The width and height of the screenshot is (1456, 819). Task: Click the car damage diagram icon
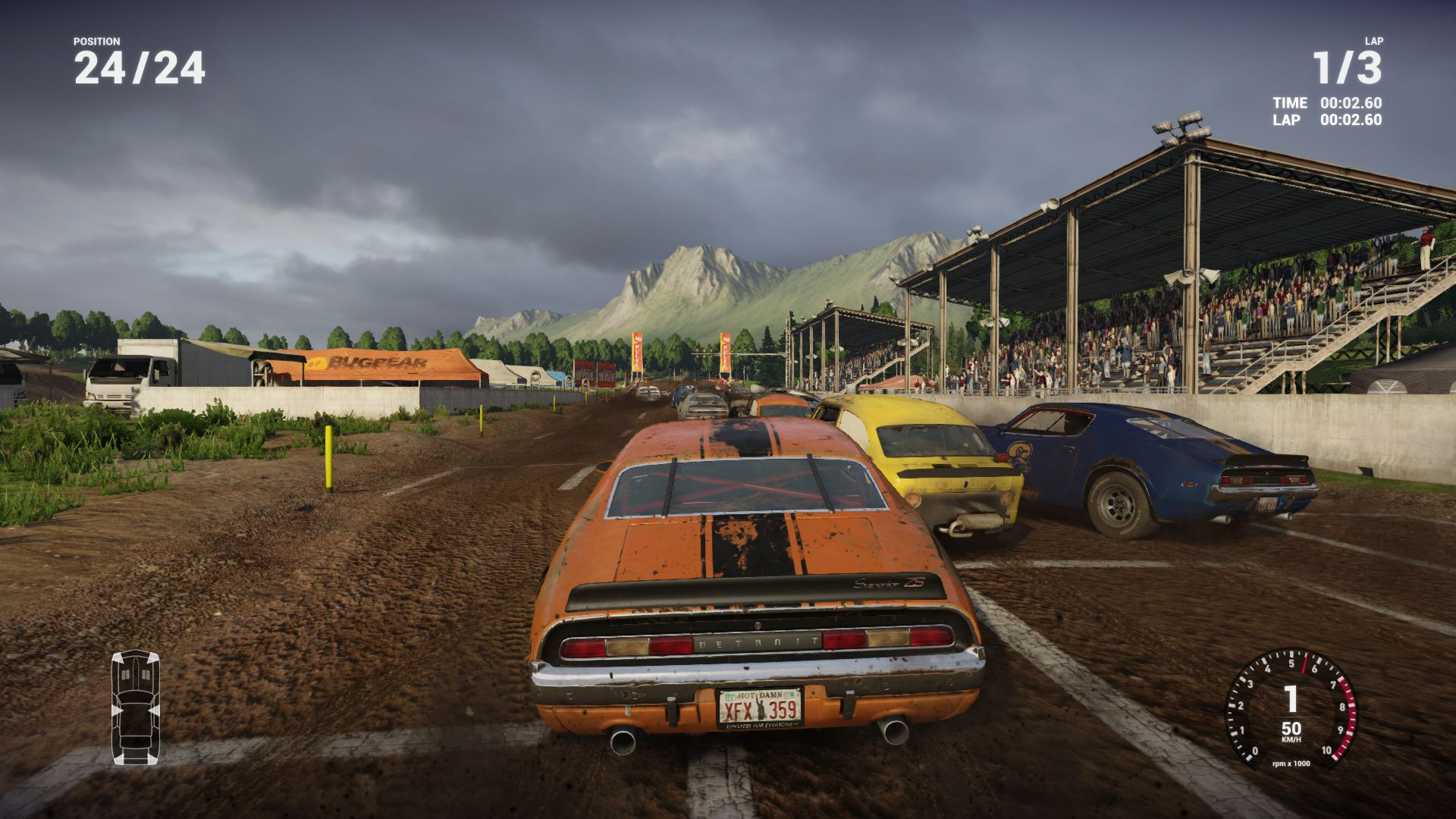(x=136, y=707)
